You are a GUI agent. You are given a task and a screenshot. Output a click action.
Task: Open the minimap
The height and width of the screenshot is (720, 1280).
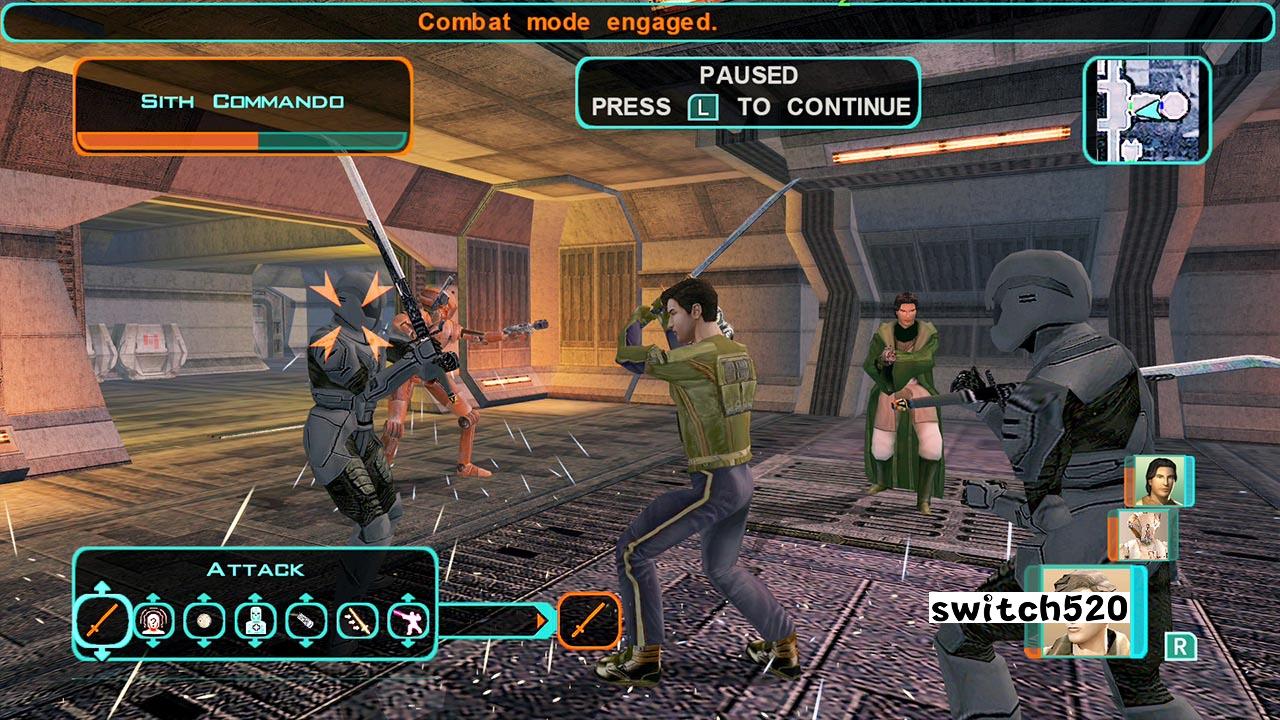click(x=1147, y=110)
